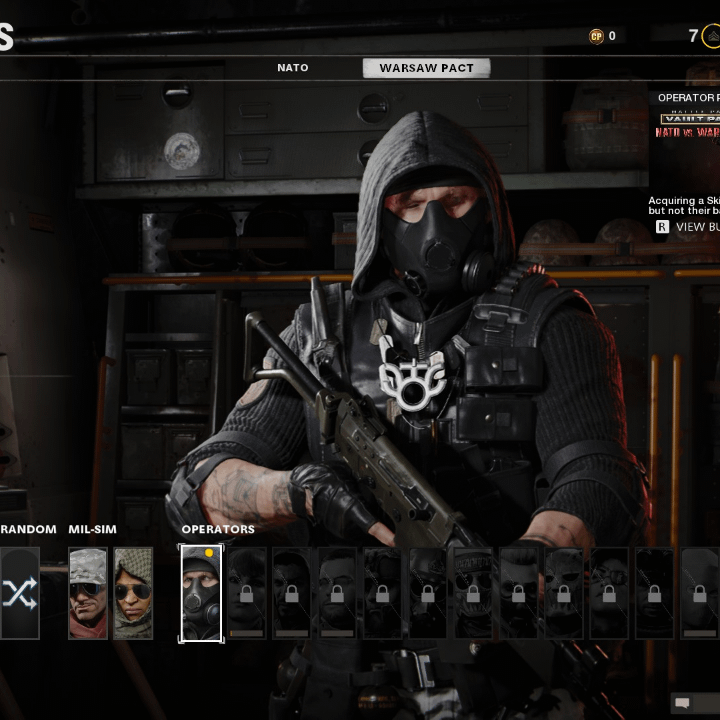
Task: Select the unlocked gas mask operator portrait
Action: click(201, 593)
